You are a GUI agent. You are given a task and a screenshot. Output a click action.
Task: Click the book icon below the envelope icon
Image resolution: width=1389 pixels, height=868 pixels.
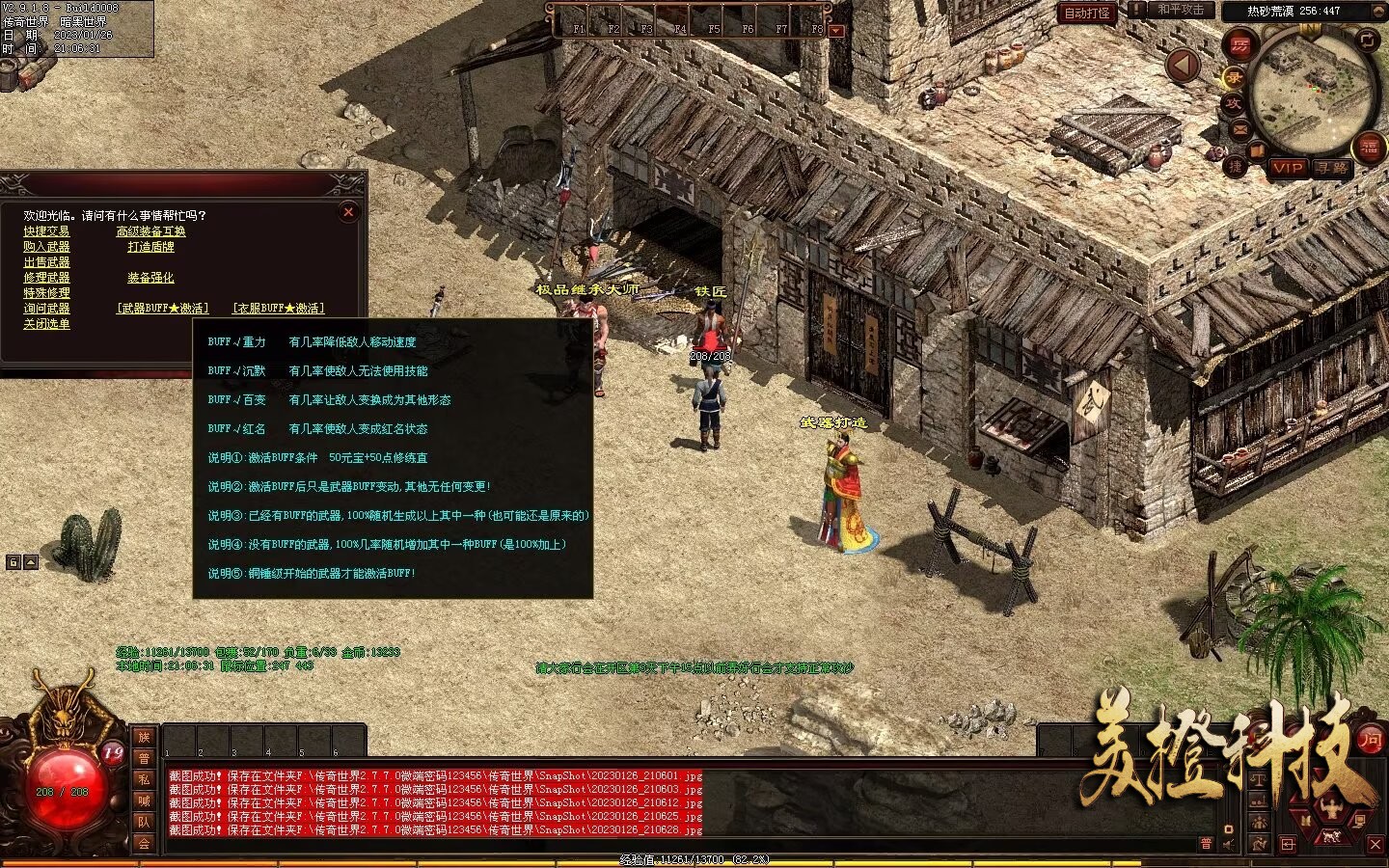(x=1256, y=150)
